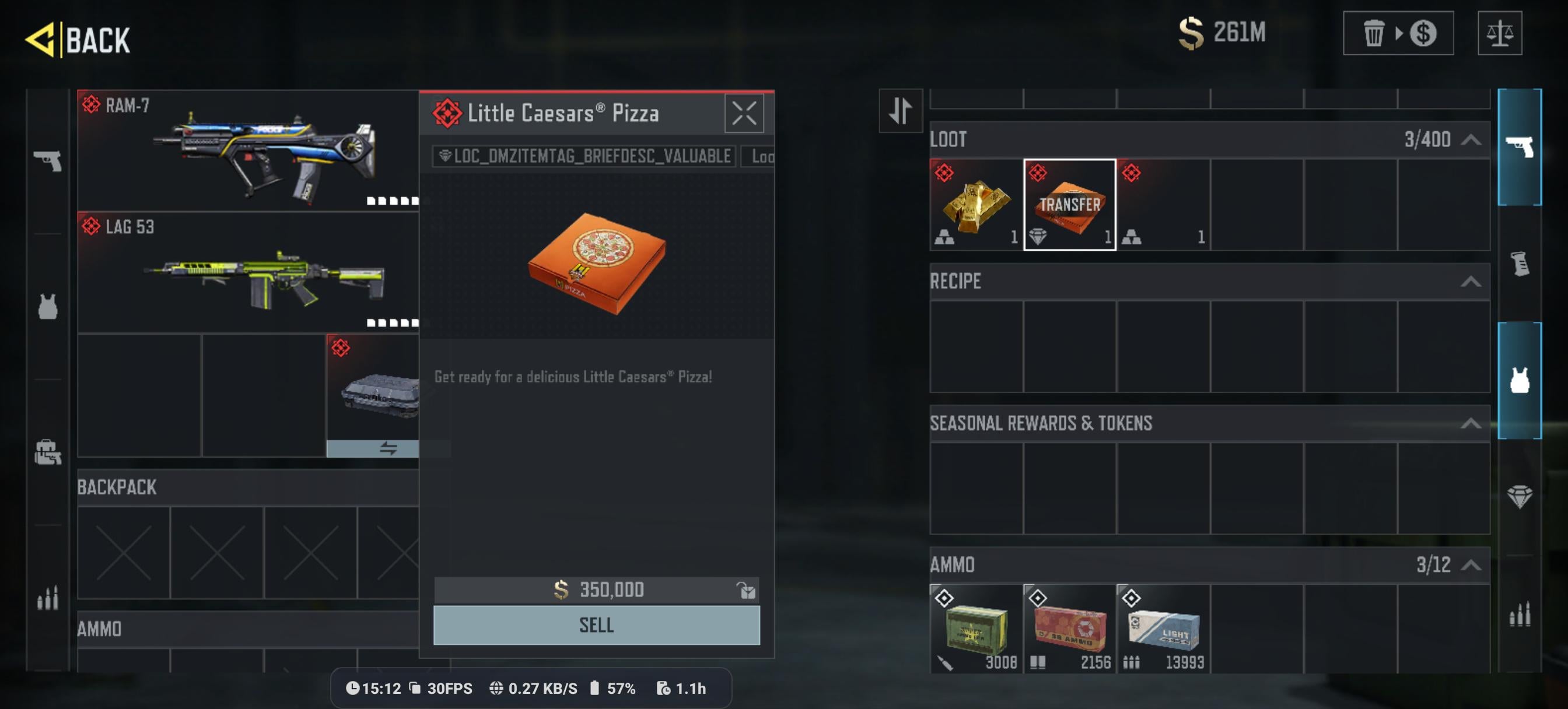The height and width of the screenshot is (709, 1568).
Task: Toggle the sort arrows button
Action: tap(900, 111)
